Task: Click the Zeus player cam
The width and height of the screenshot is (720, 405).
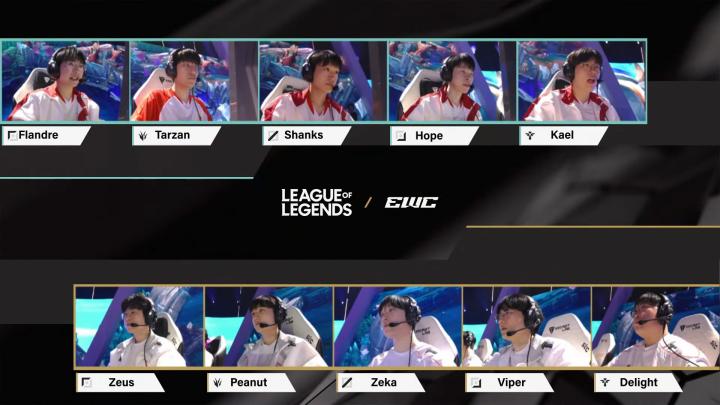Action: (139, 327)
